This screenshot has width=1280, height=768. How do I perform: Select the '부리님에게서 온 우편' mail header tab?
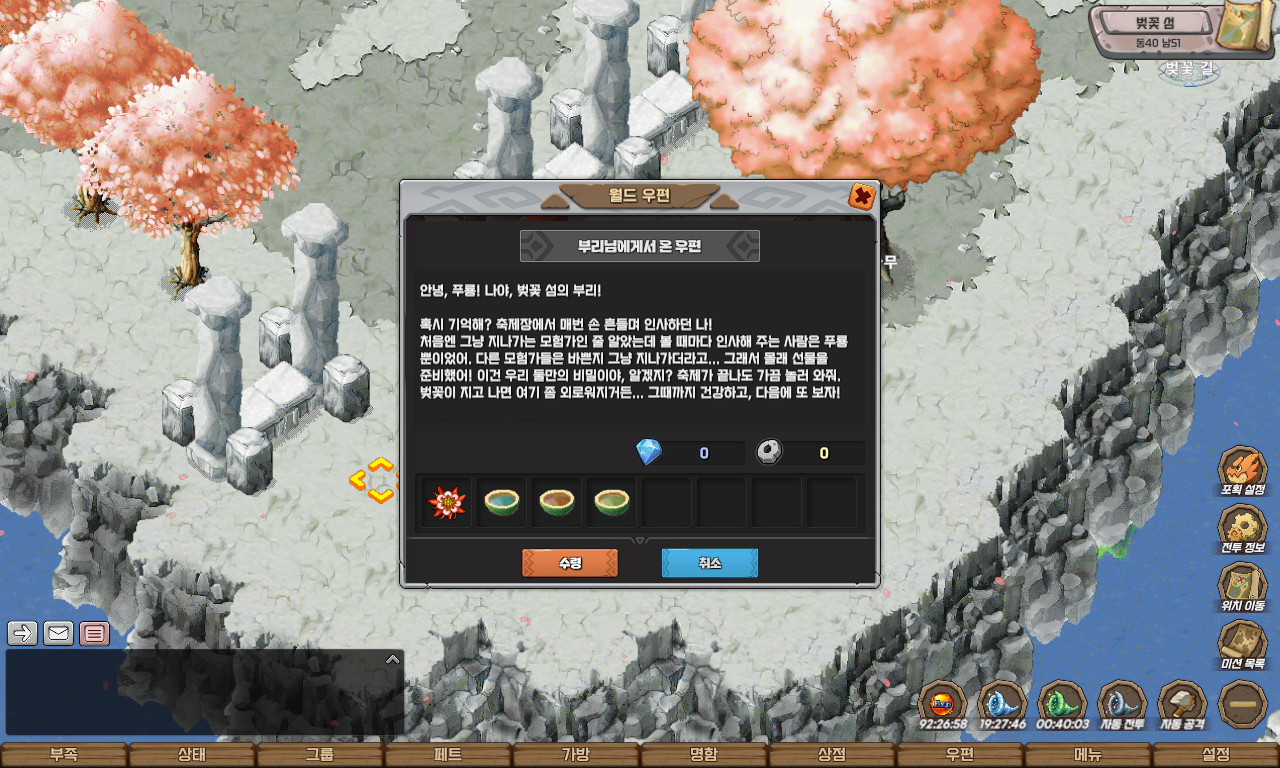(x=639, y=245)
